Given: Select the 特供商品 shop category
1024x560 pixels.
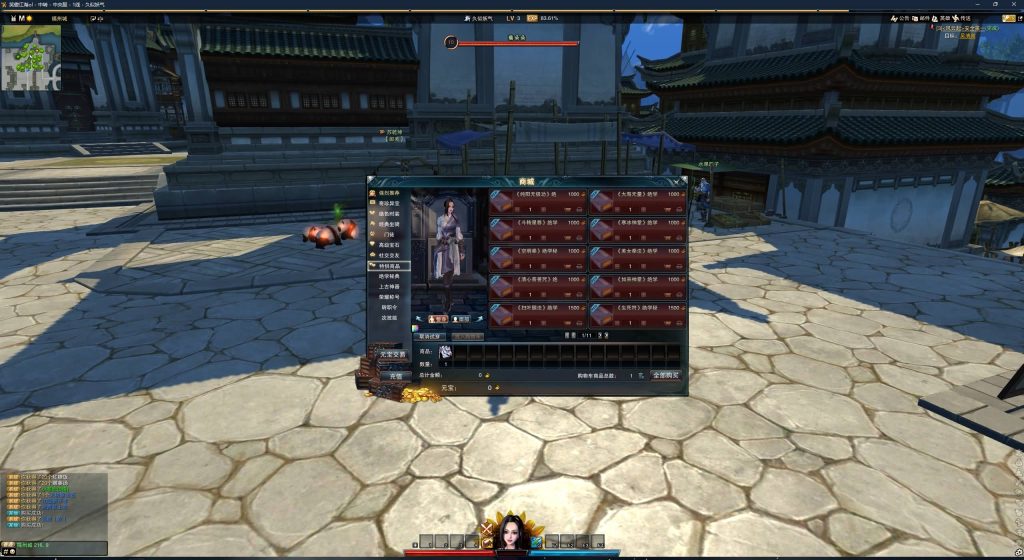Looking at the screenshot, I should [x=390, y=267].
